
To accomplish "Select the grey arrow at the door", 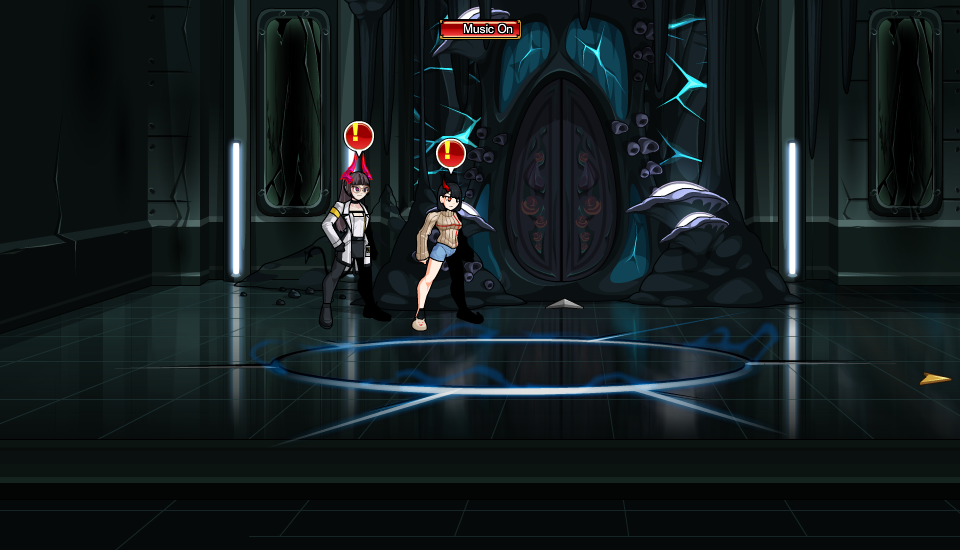I will click(x=564, y=304).
